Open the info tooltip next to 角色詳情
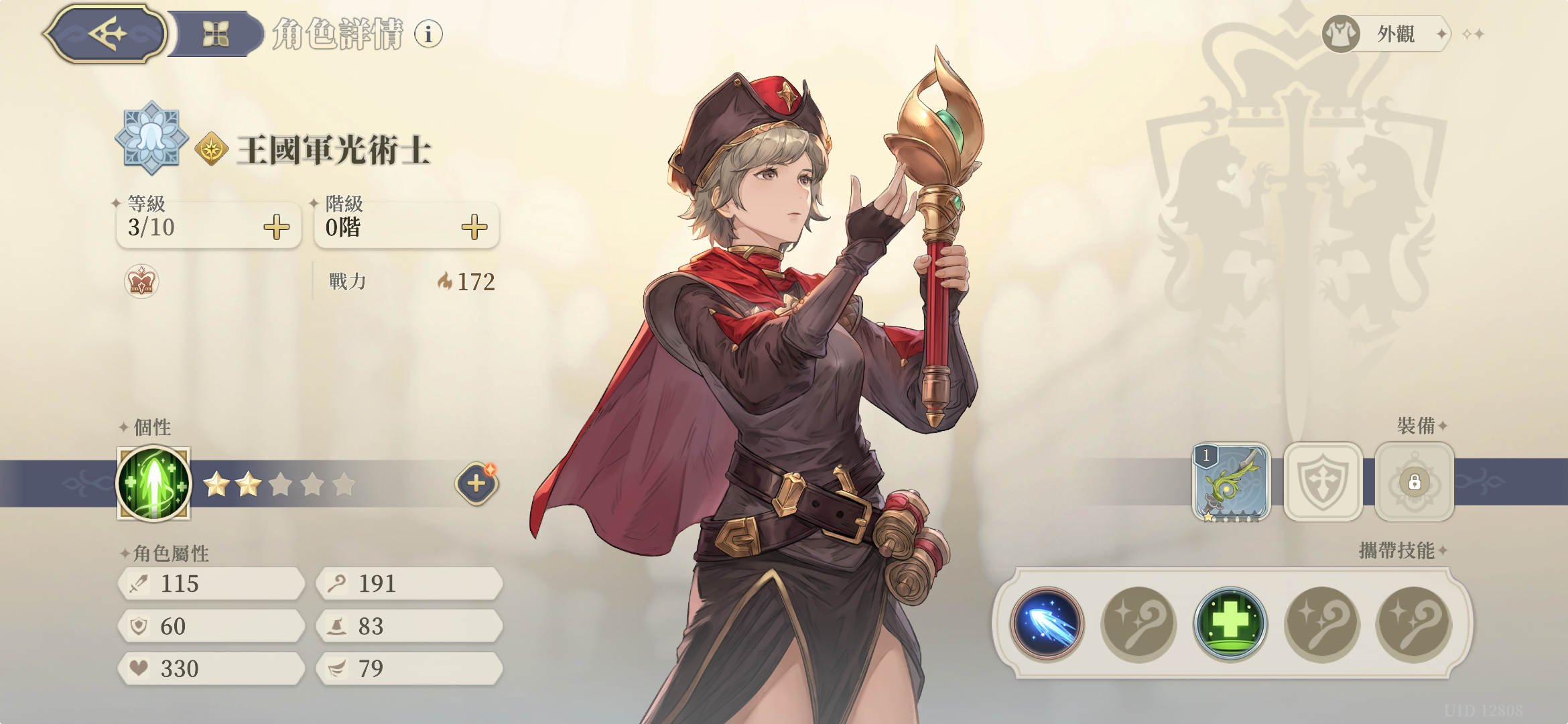This screenshot has width=1568, height=724. pyautogui.click(x=427, y=32)
